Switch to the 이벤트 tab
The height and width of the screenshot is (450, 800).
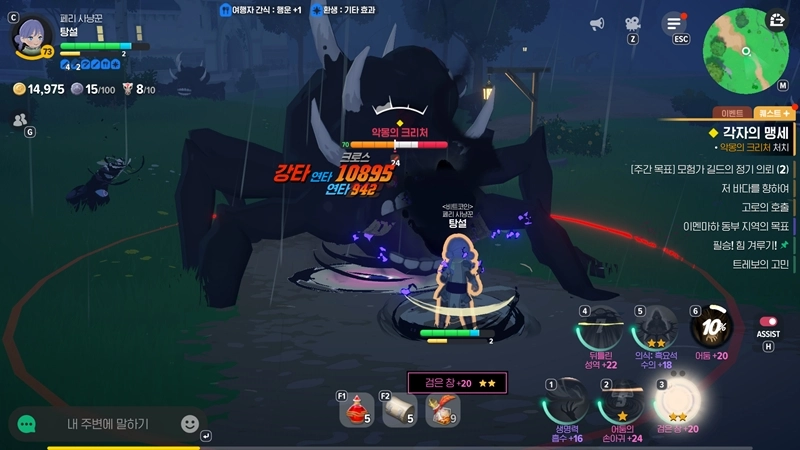(730, 114)
